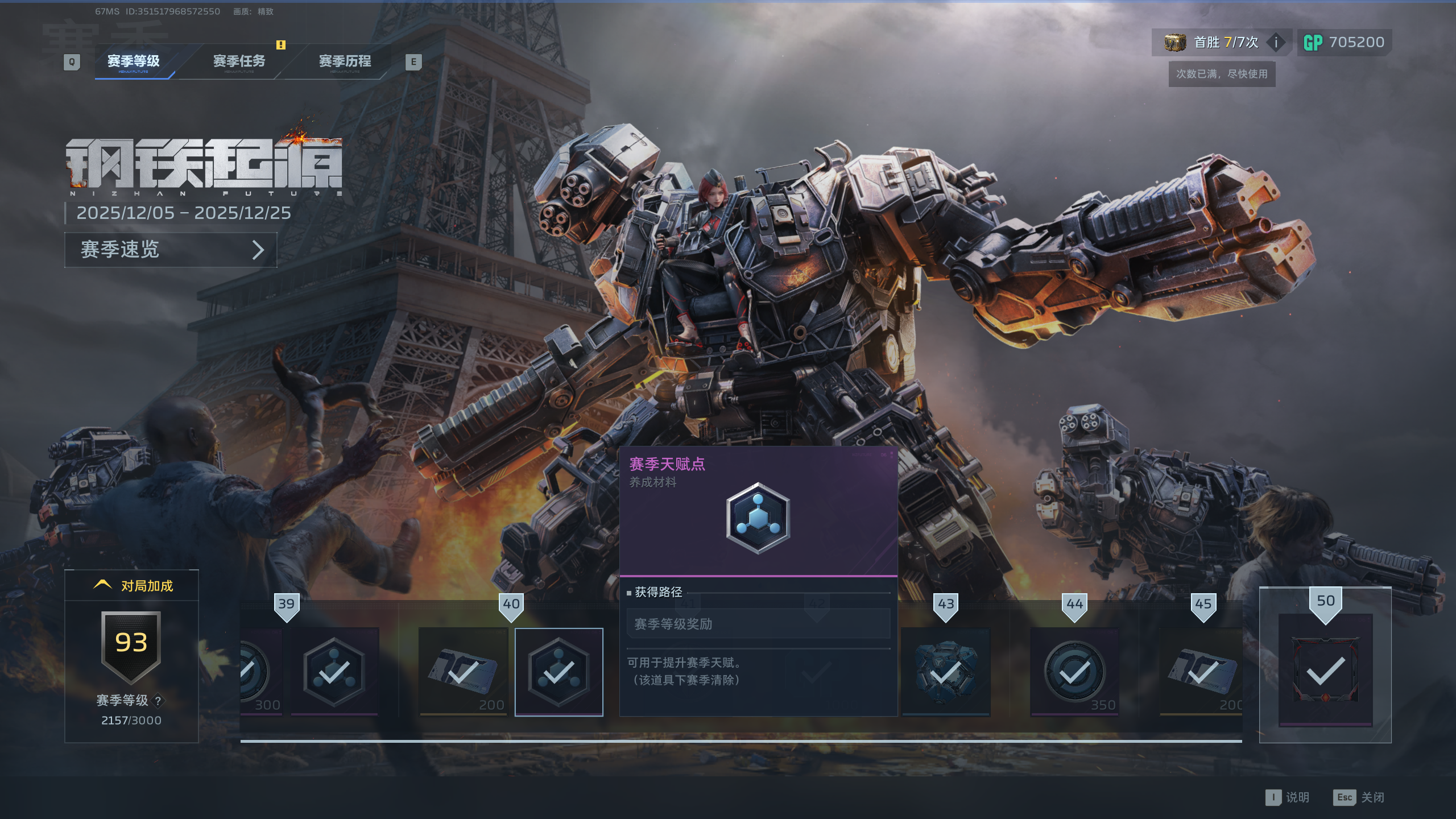Close the season screen via 关闭

pyautogui.click(x=1359, y=797)
